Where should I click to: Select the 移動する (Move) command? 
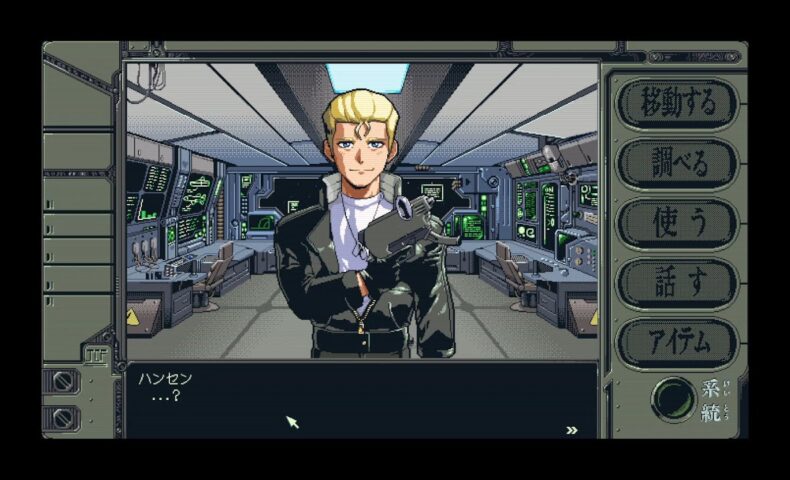(x=677, y=103)
